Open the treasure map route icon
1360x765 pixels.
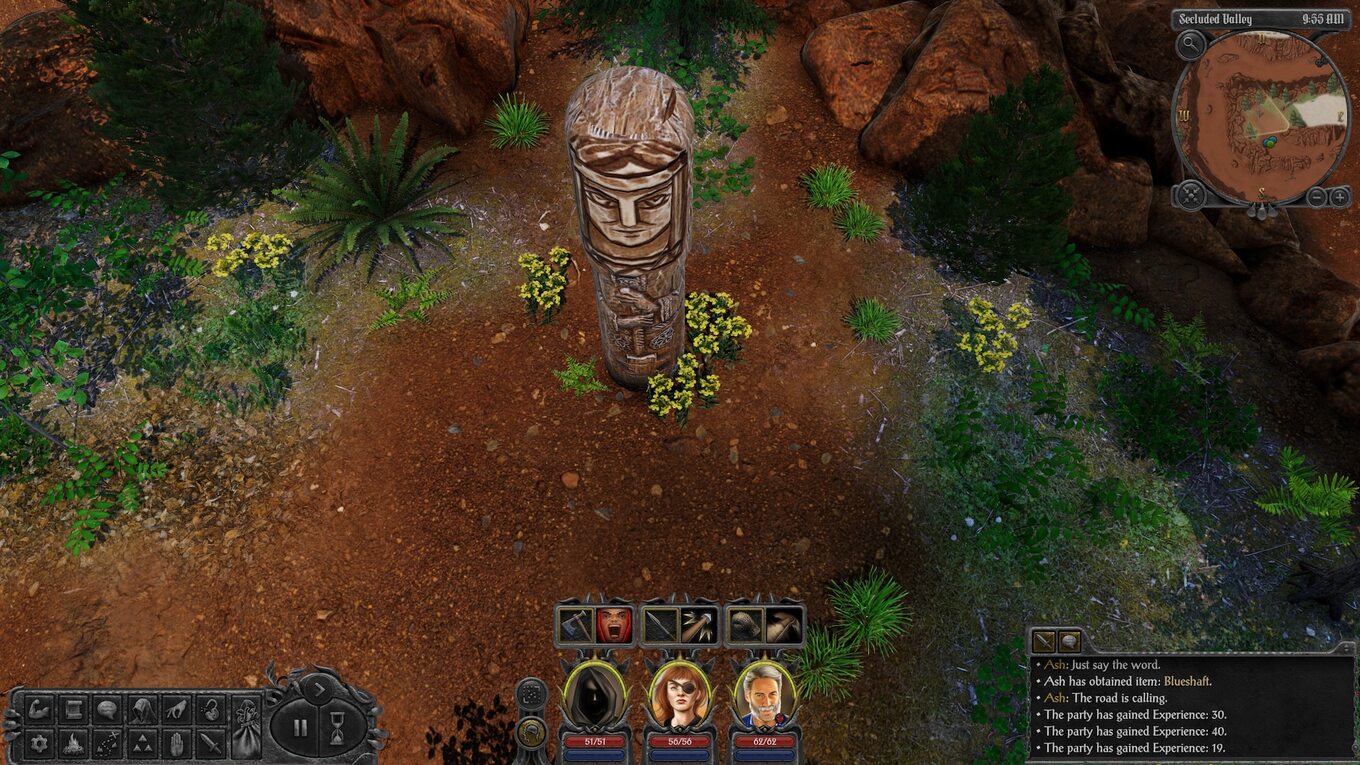[x=107, y=743]
